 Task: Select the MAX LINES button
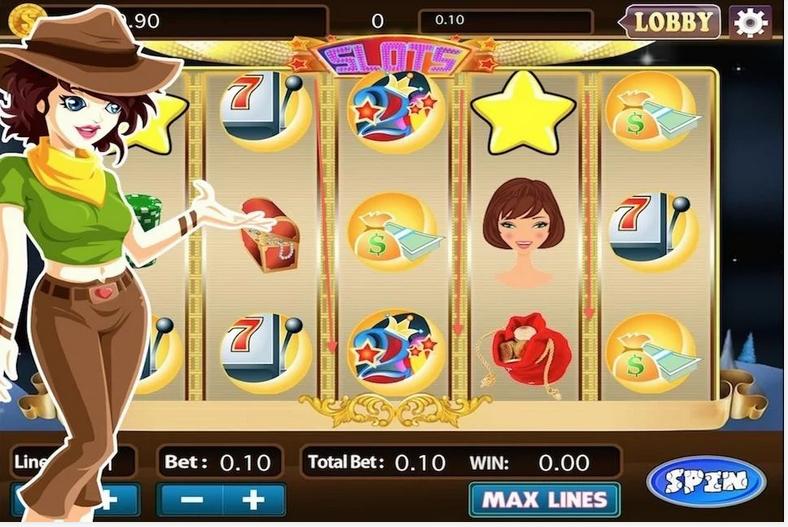pyautogui.click(x=543, y=499)
